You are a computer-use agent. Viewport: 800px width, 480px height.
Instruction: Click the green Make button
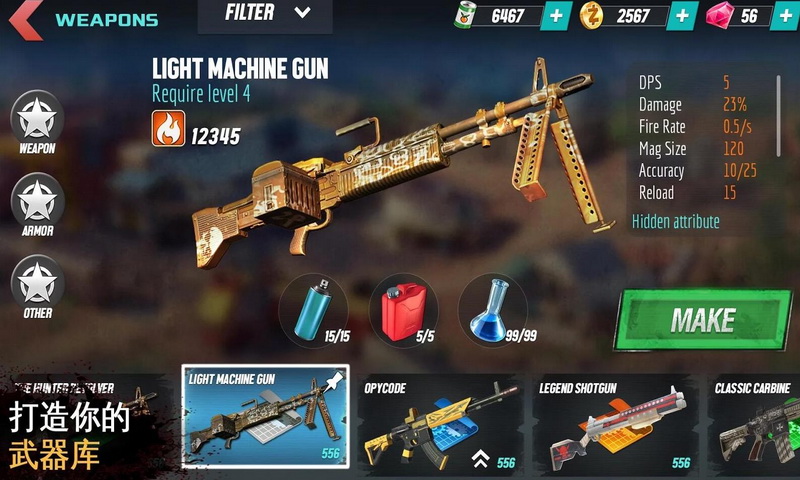click(702, 321)
